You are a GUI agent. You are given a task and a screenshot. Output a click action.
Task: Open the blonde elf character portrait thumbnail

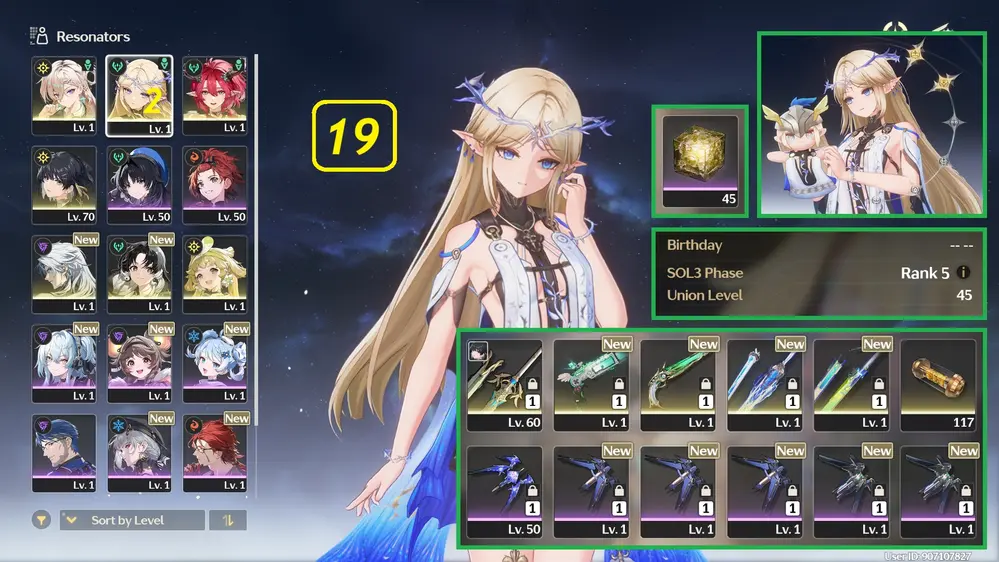pyautogui.click(x=870, y=124)
